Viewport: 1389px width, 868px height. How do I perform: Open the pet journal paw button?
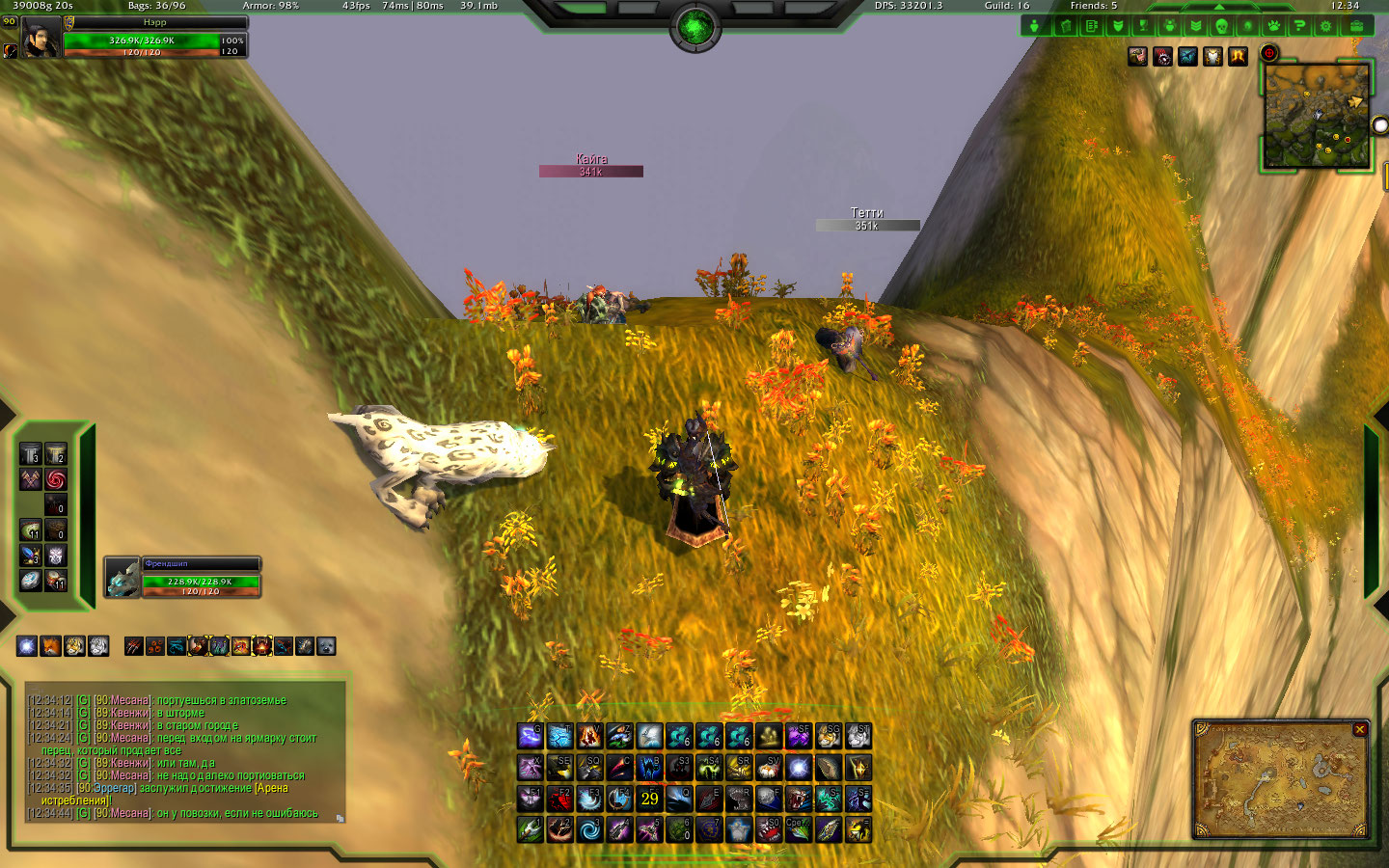coord(1273,26)
